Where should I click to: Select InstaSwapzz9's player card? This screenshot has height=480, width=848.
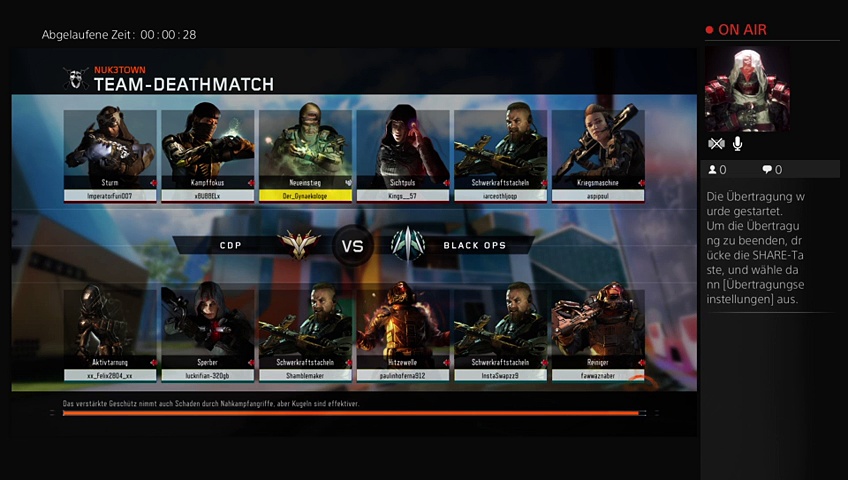500,333
